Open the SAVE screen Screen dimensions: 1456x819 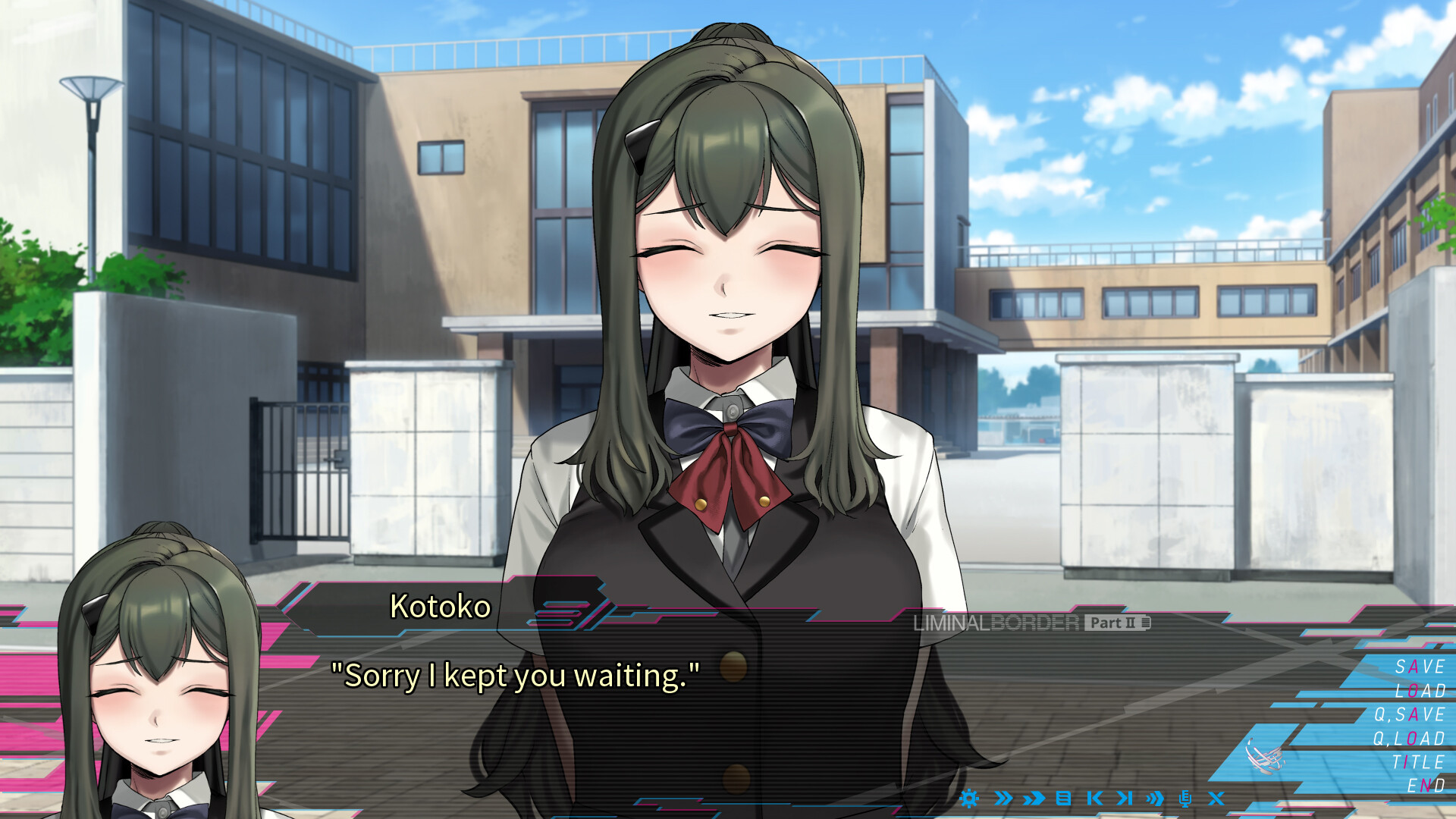coord(1420,667)
